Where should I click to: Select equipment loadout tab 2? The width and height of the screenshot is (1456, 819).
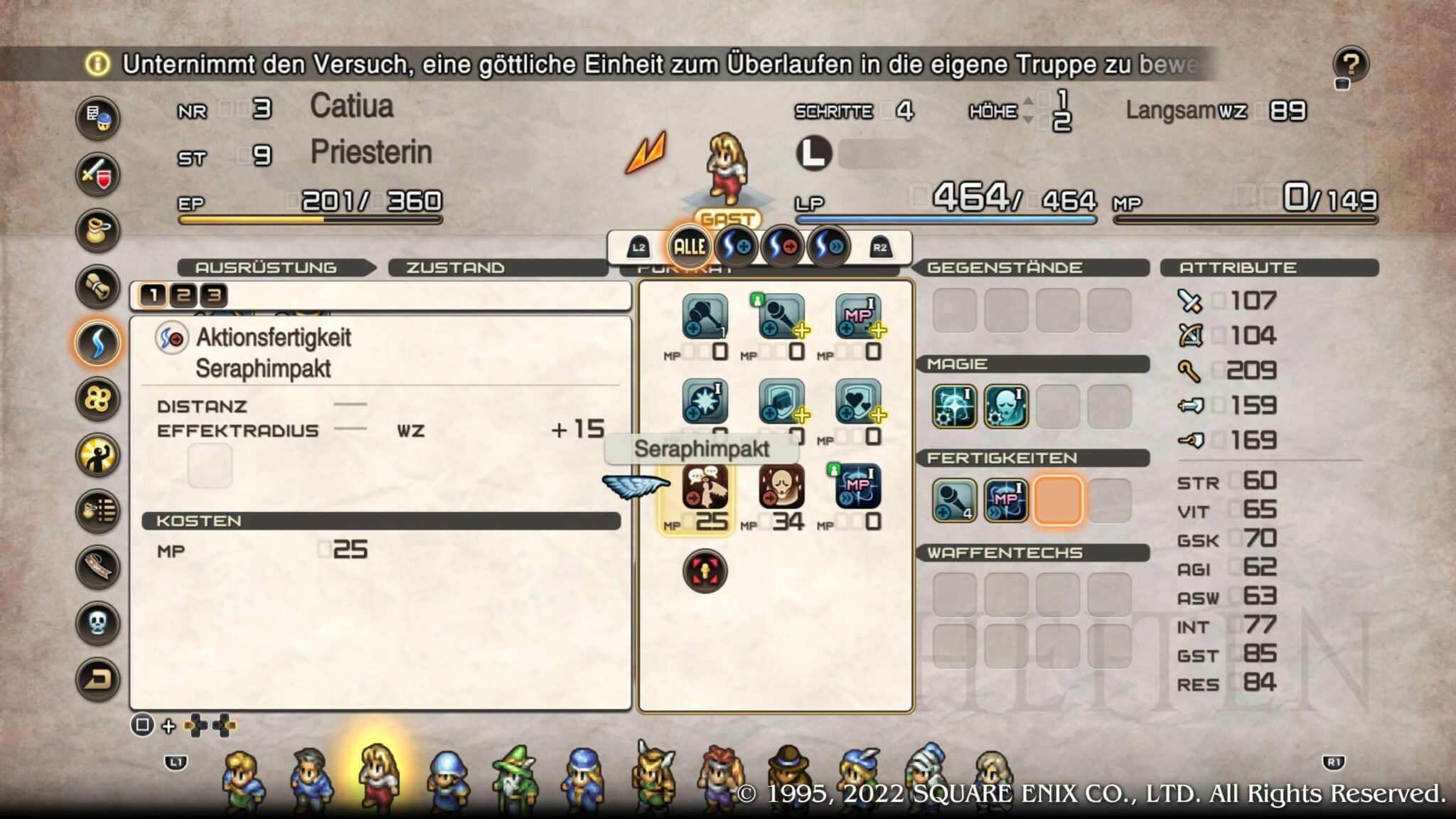[x=183, y=295]
